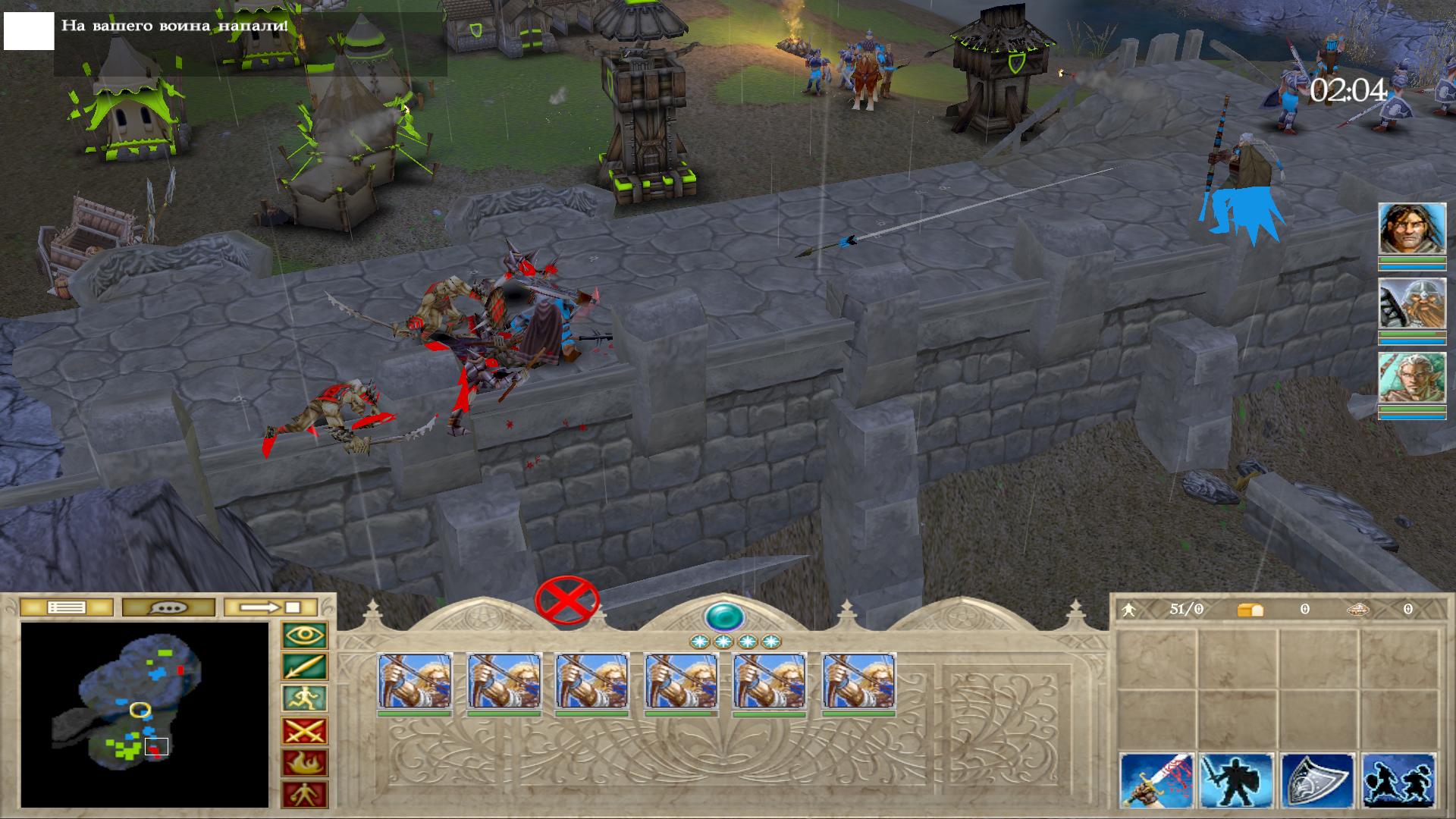Activate the red flame command icon
Viewport: 1456px width, 819px height.
pyautogui.click(x=305, y=764)
